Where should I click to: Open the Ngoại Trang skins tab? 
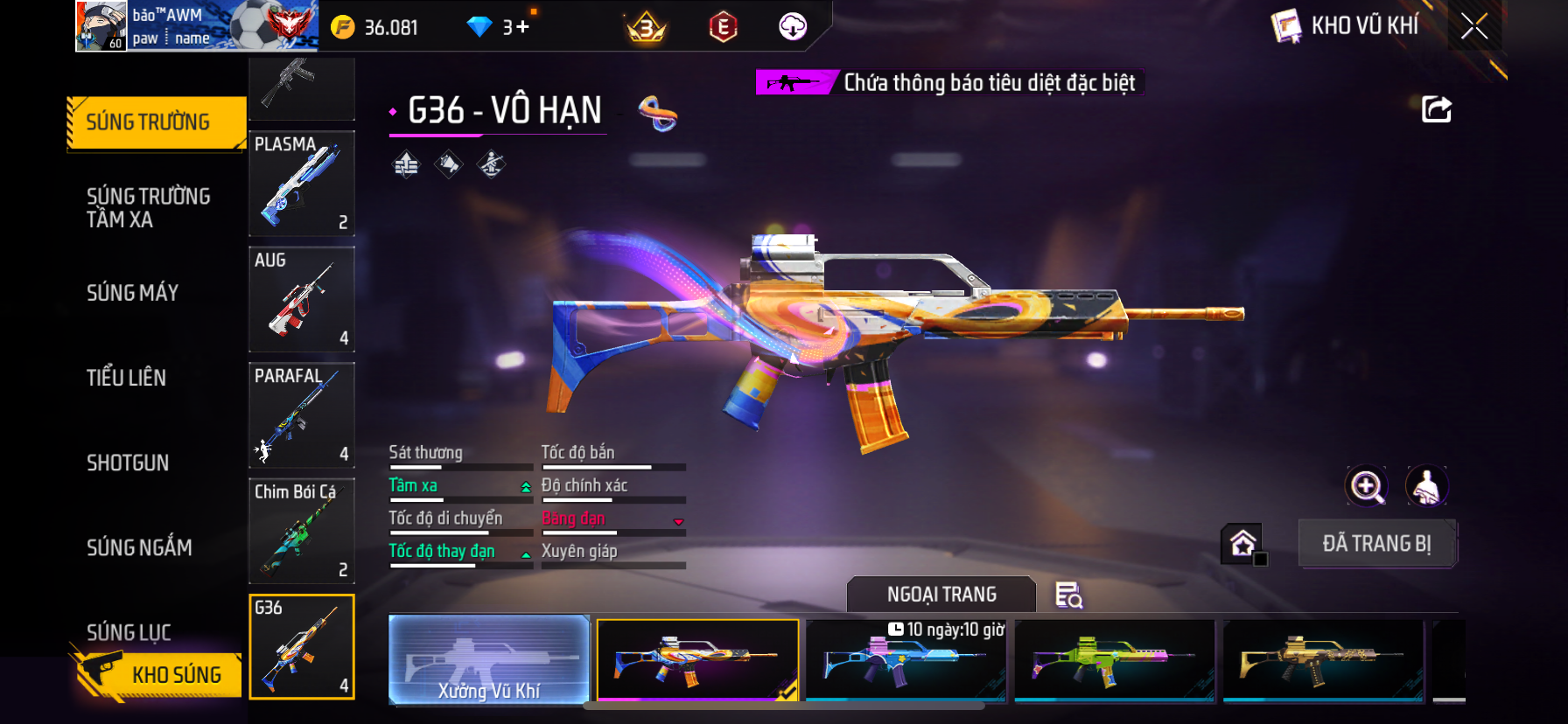point(941,595)
